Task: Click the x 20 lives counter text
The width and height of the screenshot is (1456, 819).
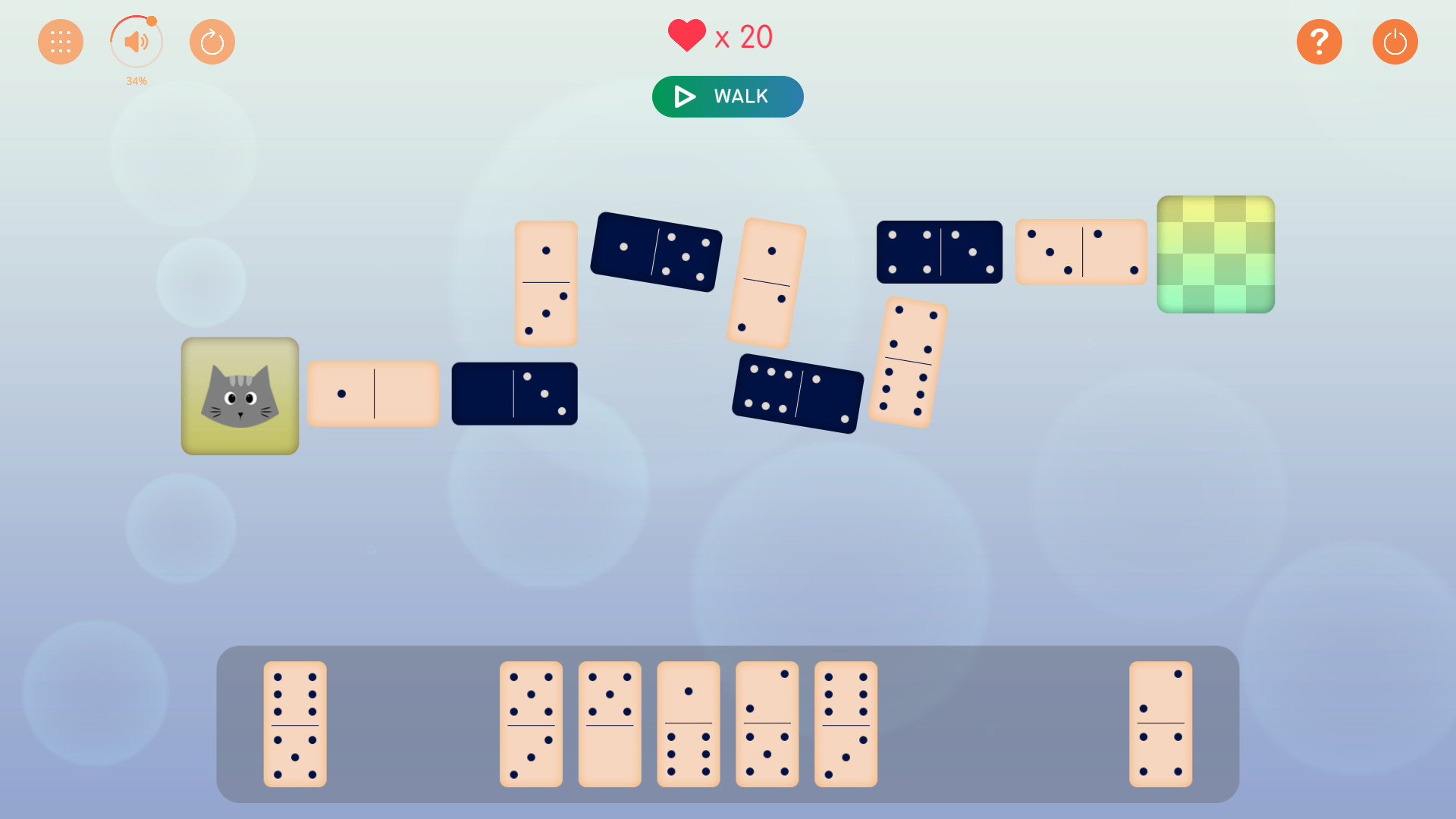Action: [743, 36]
